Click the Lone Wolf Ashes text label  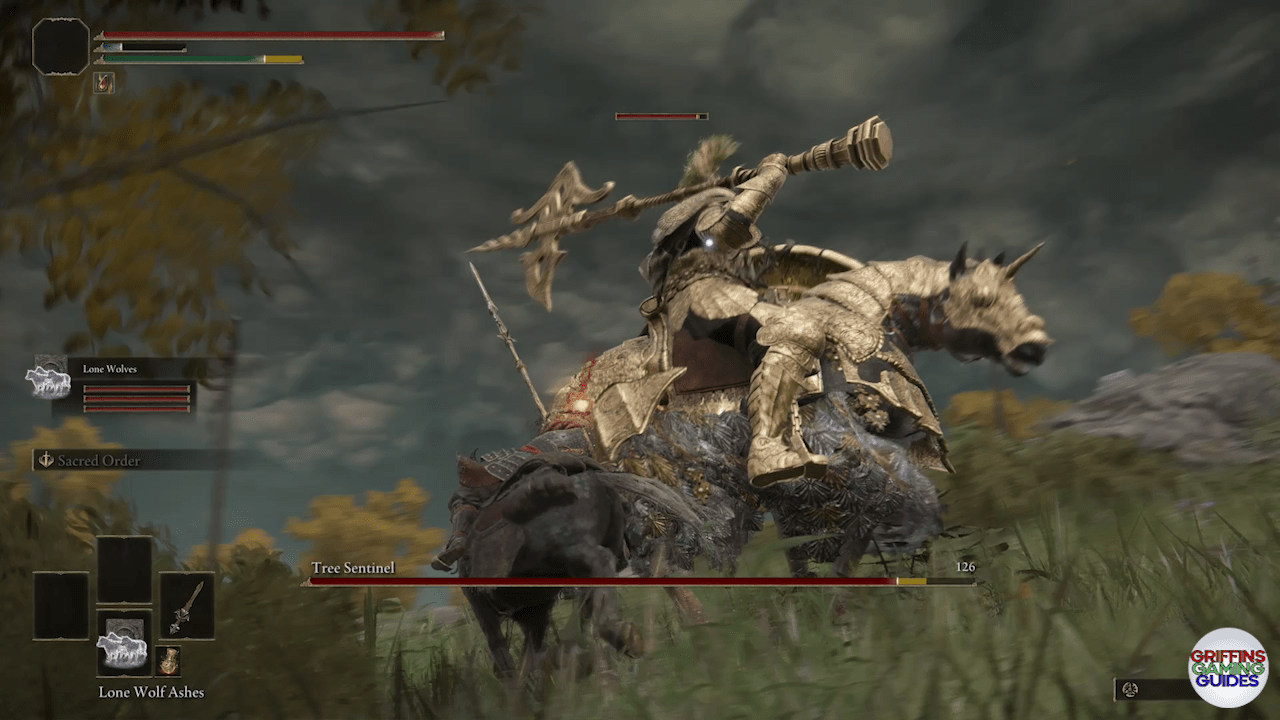(152, 692)
